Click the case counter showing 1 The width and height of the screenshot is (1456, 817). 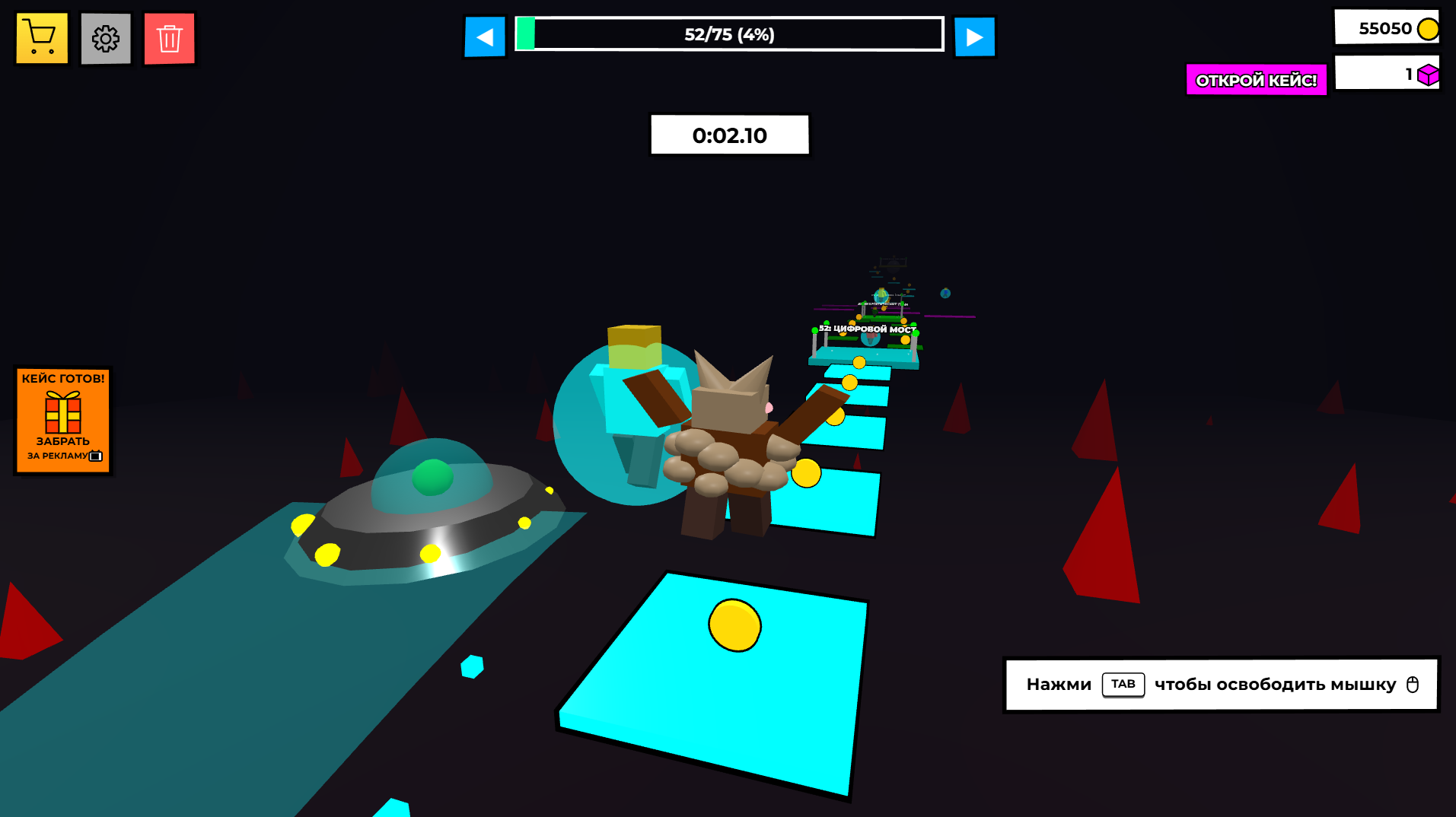tap(1387, 74)
